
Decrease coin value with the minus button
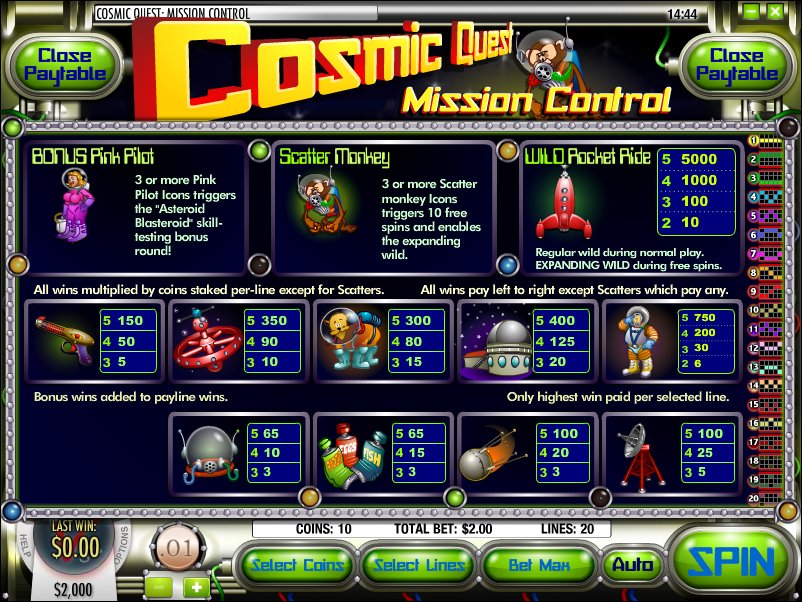tap(157, 586)
